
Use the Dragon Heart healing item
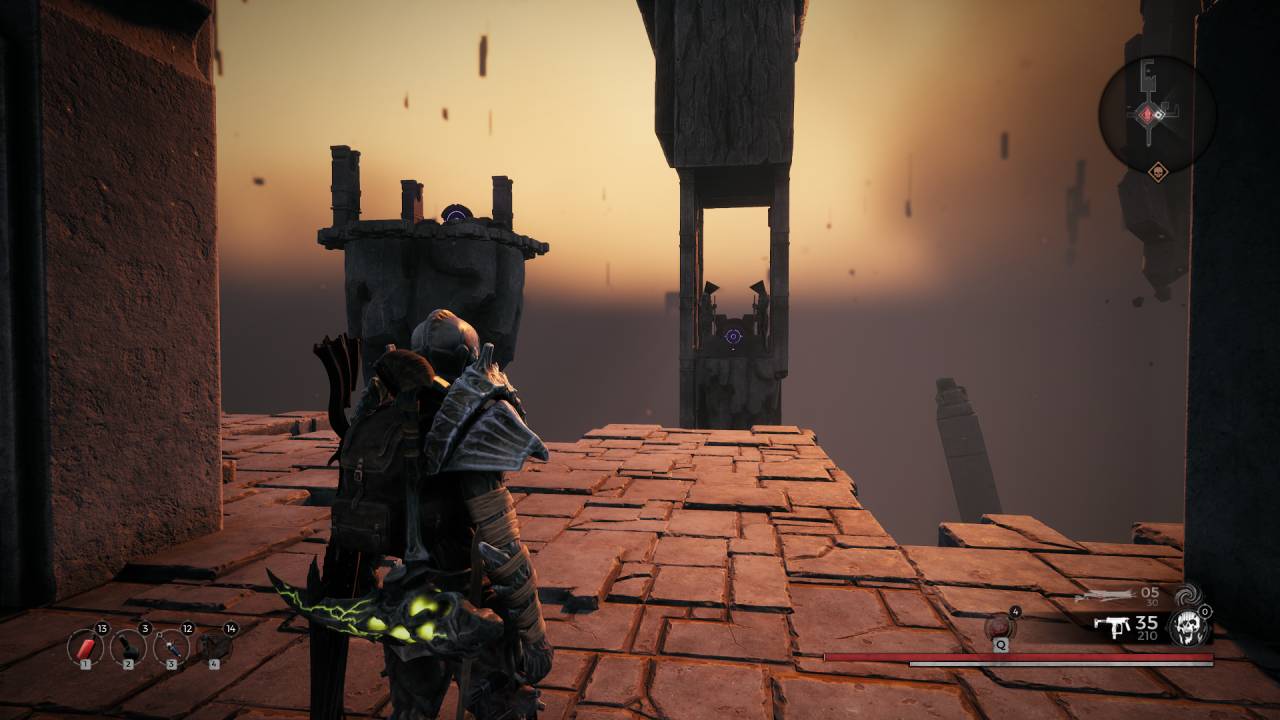click(1000, 627)
